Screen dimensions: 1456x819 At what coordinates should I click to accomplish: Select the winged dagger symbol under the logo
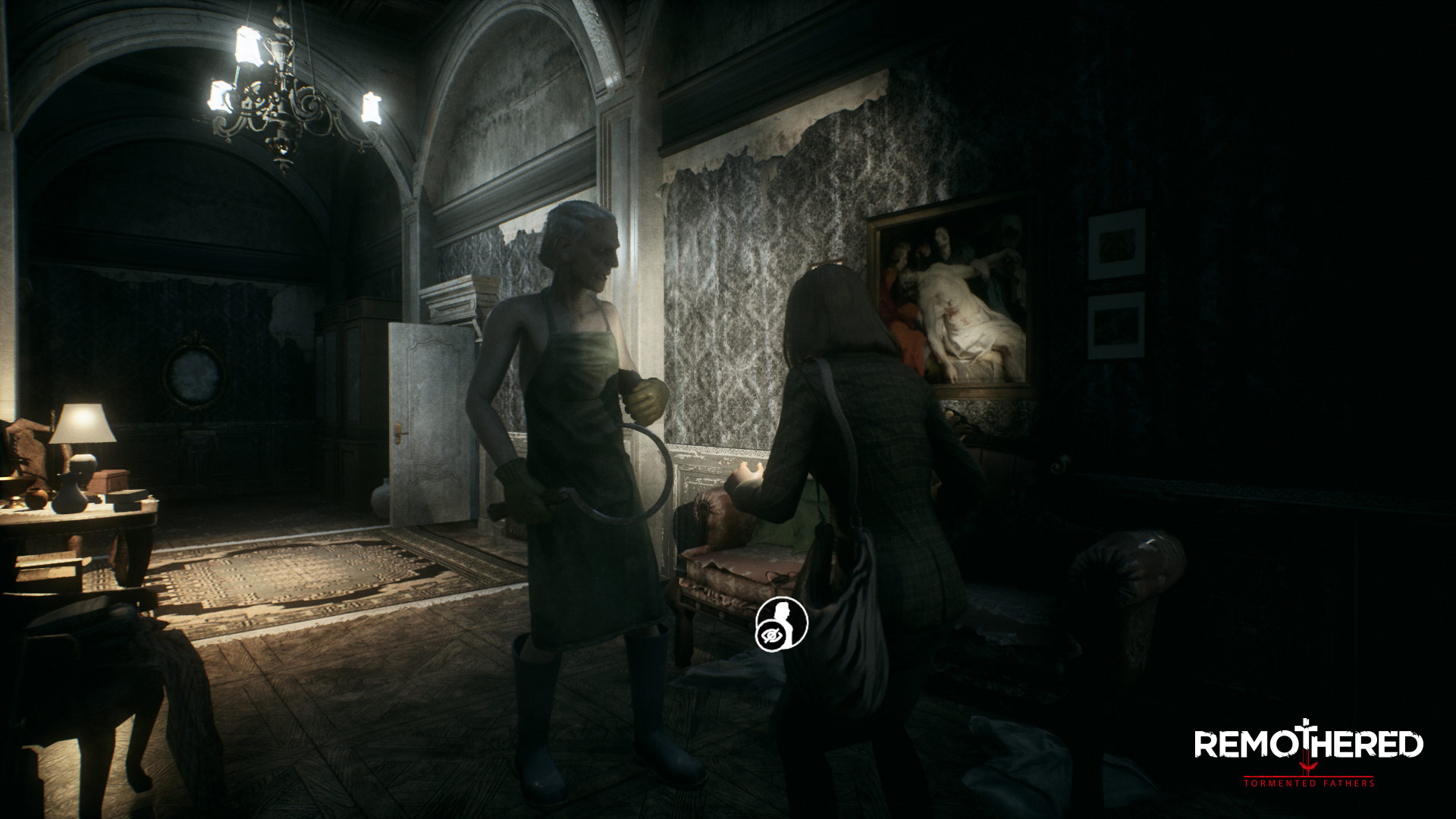click(1308, 767)
